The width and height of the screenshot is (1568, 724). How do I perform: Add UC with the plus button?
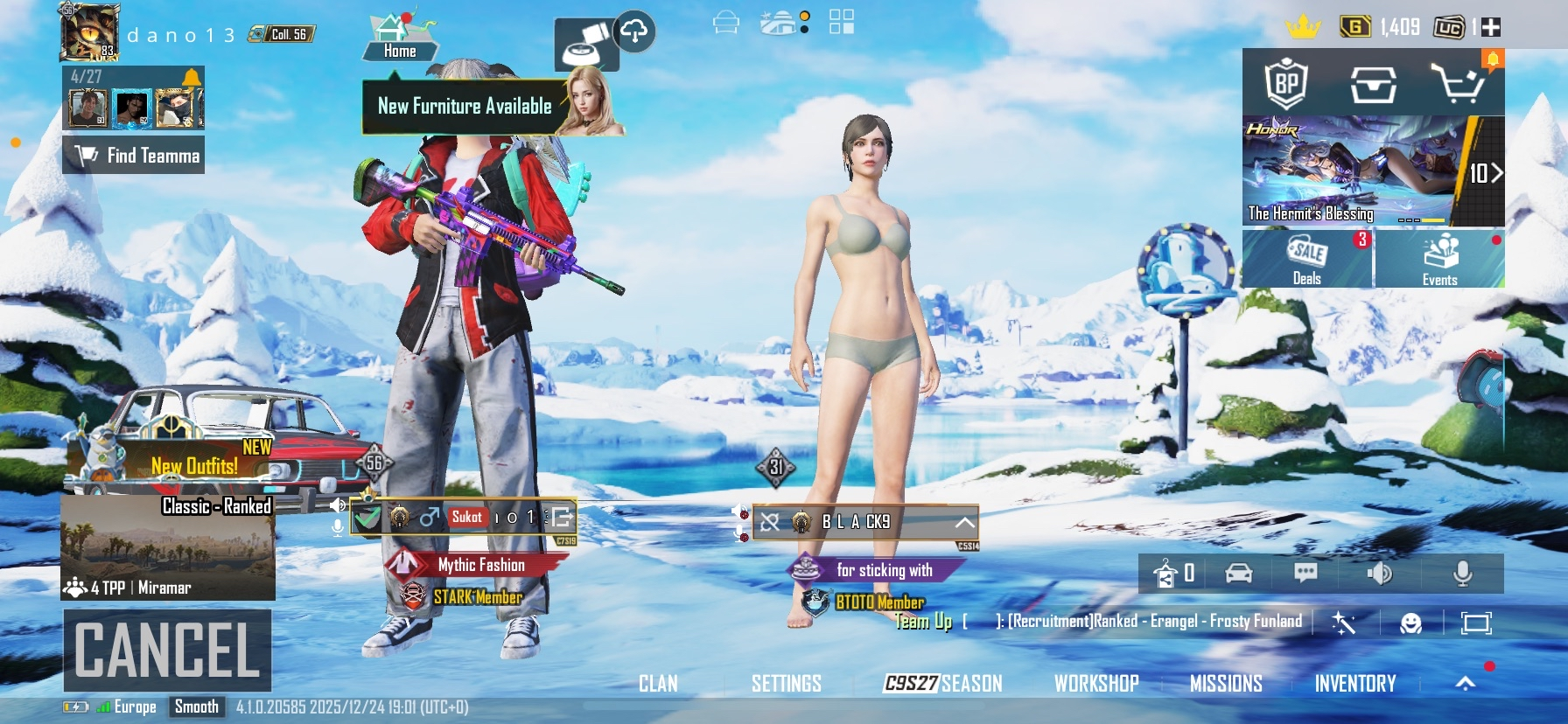pyautogui.click(x=1491, y=28)
